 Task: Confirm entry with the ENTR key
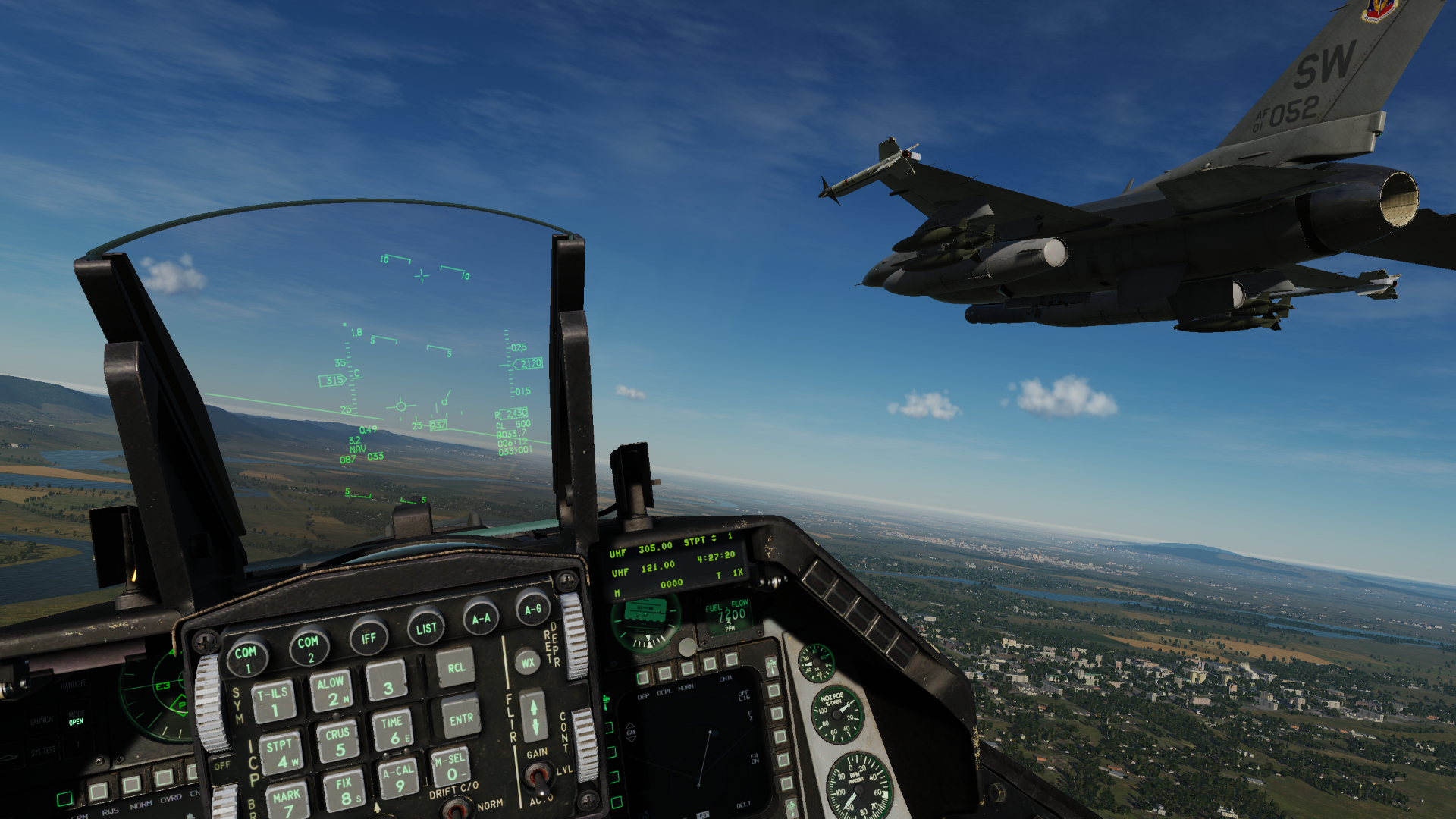(x=461, y=719)
